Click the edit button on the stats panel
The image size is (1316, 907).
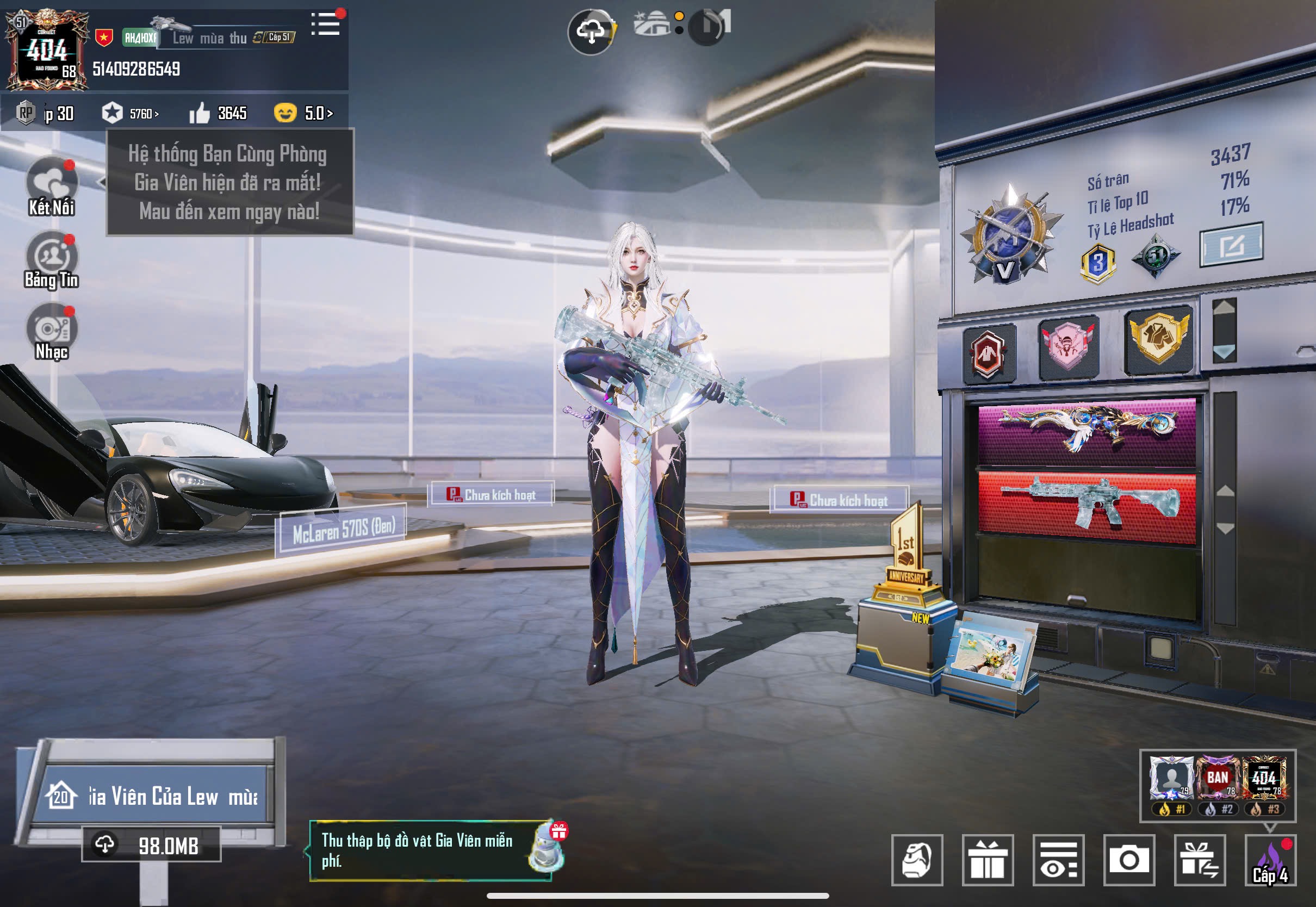(1231, 245)
